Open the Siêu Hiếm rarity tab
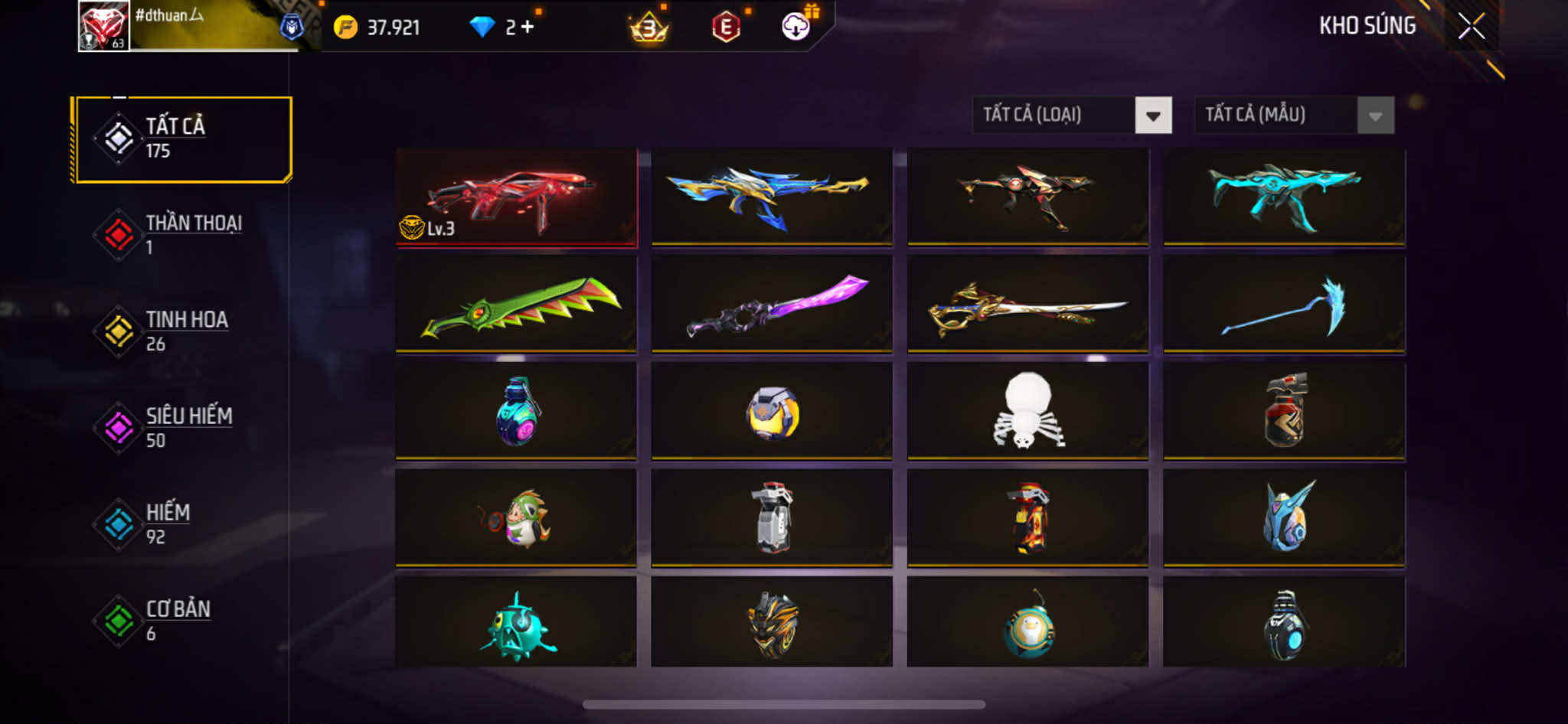Viewport: 1568px width, 724px height. 183,428
